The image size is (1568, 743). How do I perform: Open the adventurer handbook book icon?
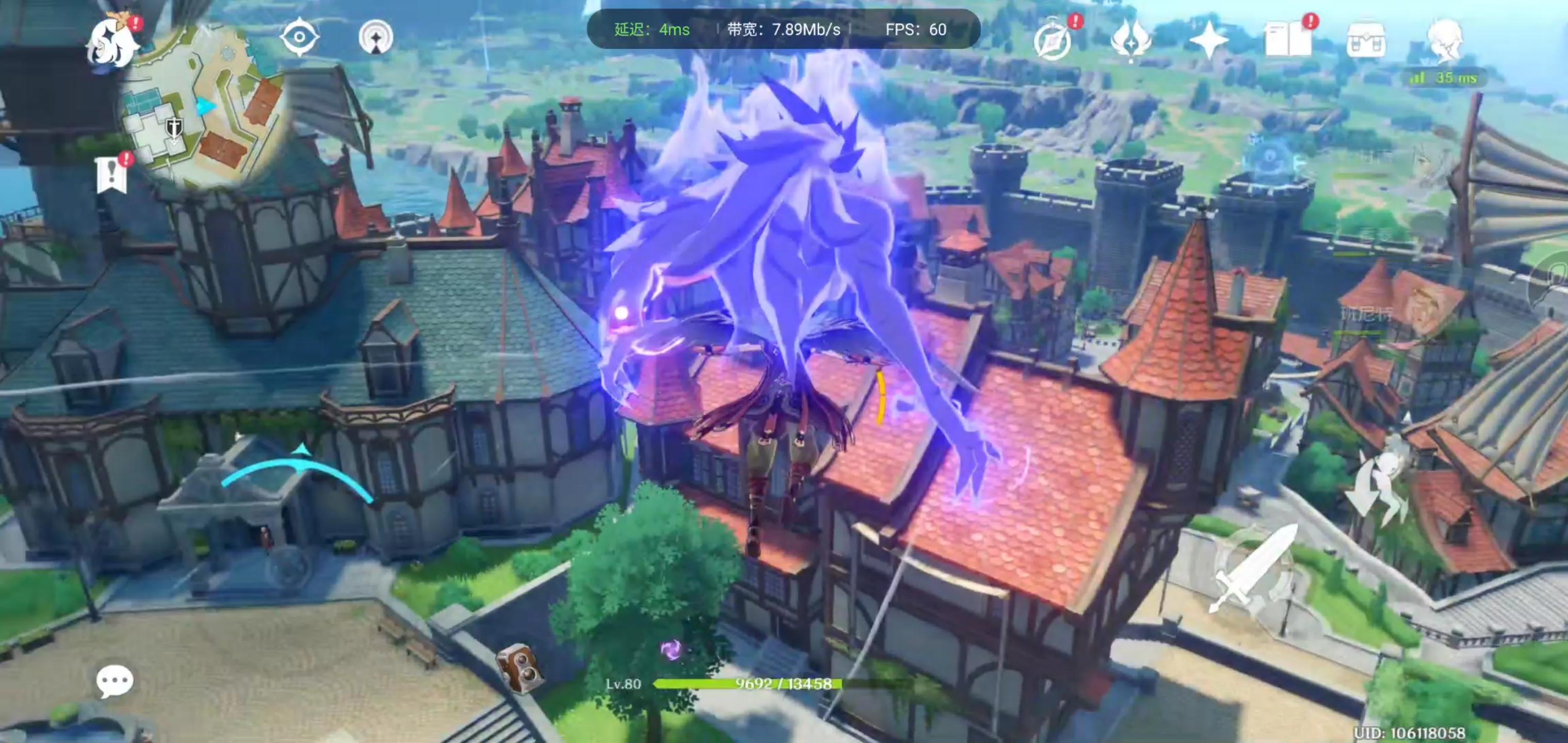pyautogui.click(x=1288, y=40)
